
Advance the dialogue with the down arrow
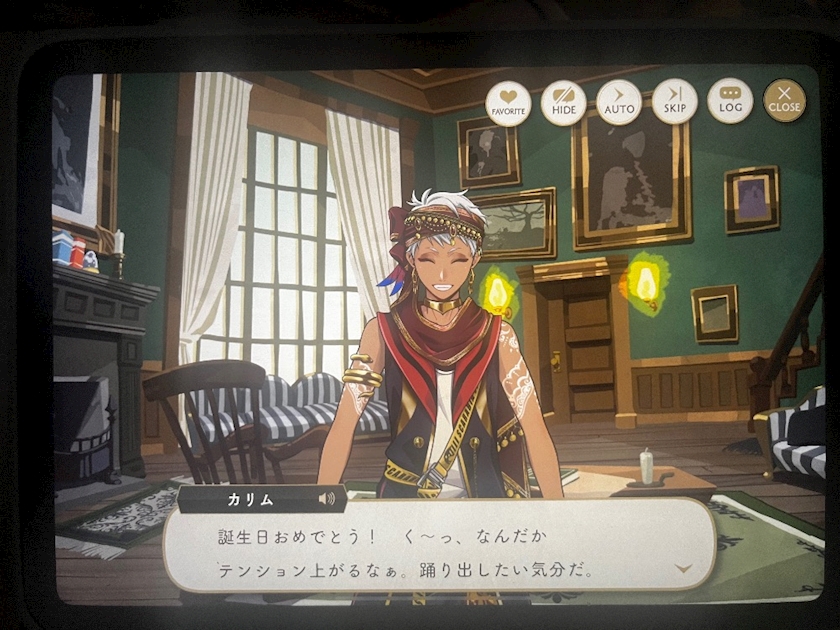684,568
